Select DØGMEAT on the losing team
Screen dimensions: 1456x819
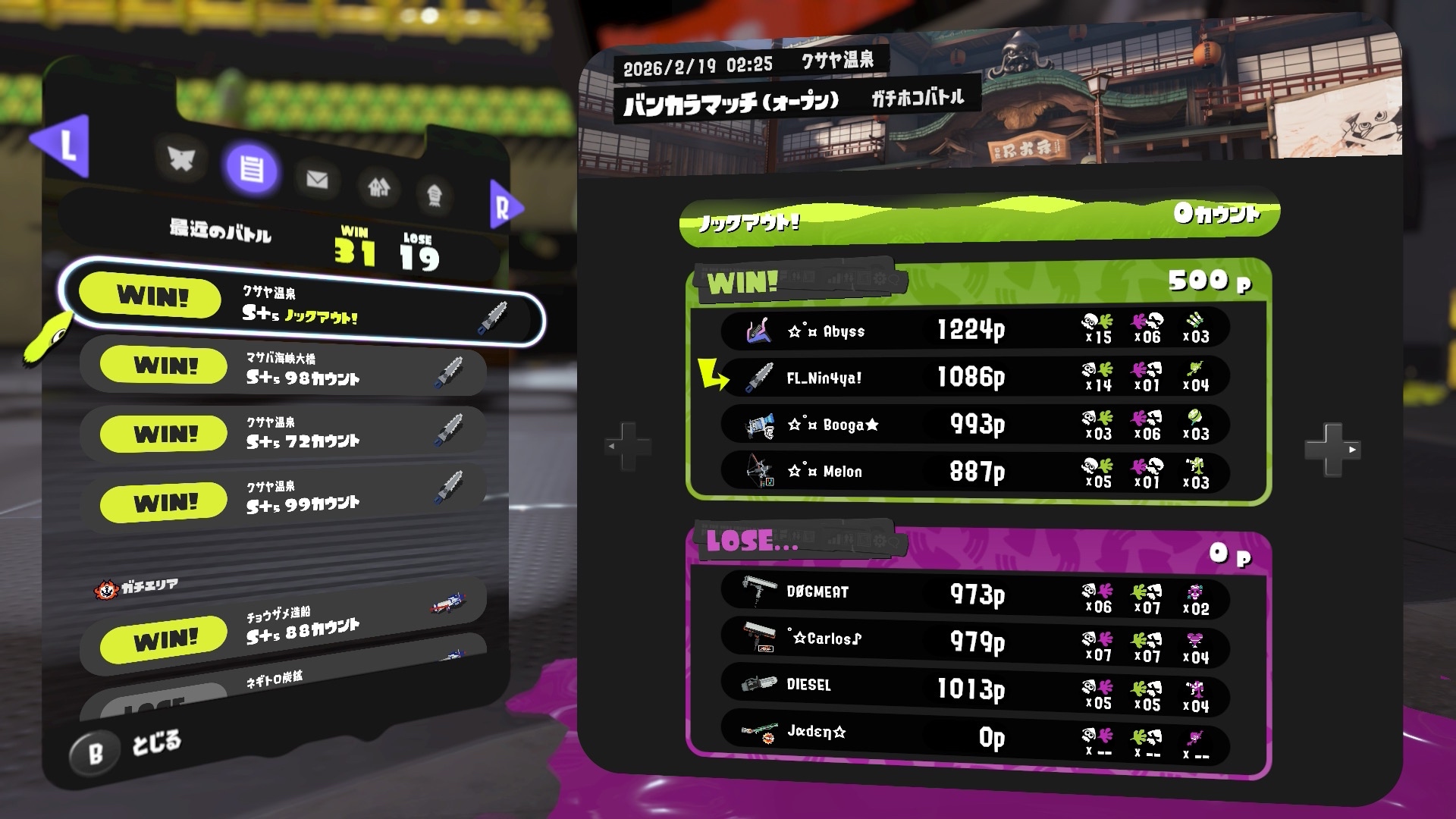pos(974,593)
